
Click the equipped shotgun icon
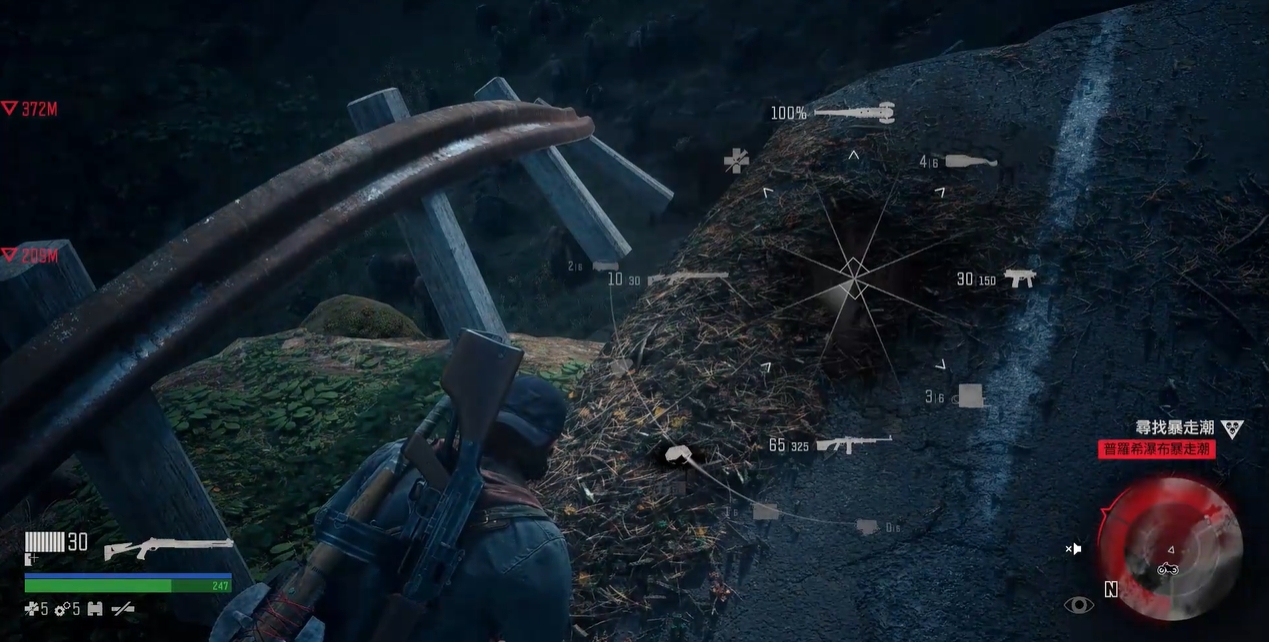pos(168,548)
